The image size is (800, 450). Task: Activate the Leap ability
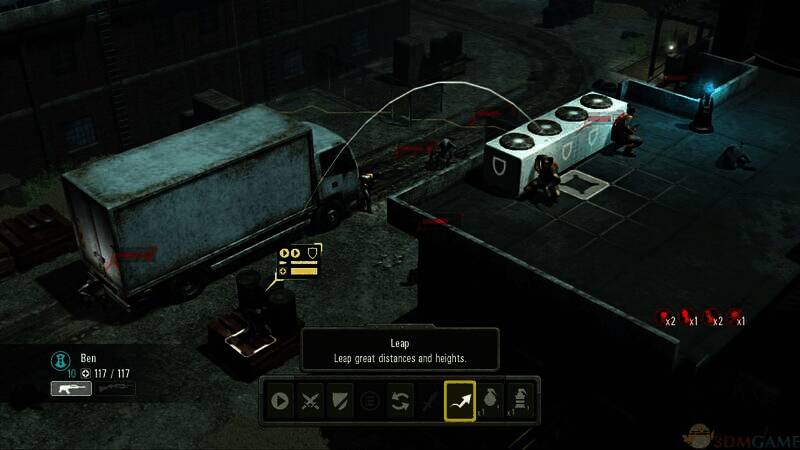[x=460, y=401]
